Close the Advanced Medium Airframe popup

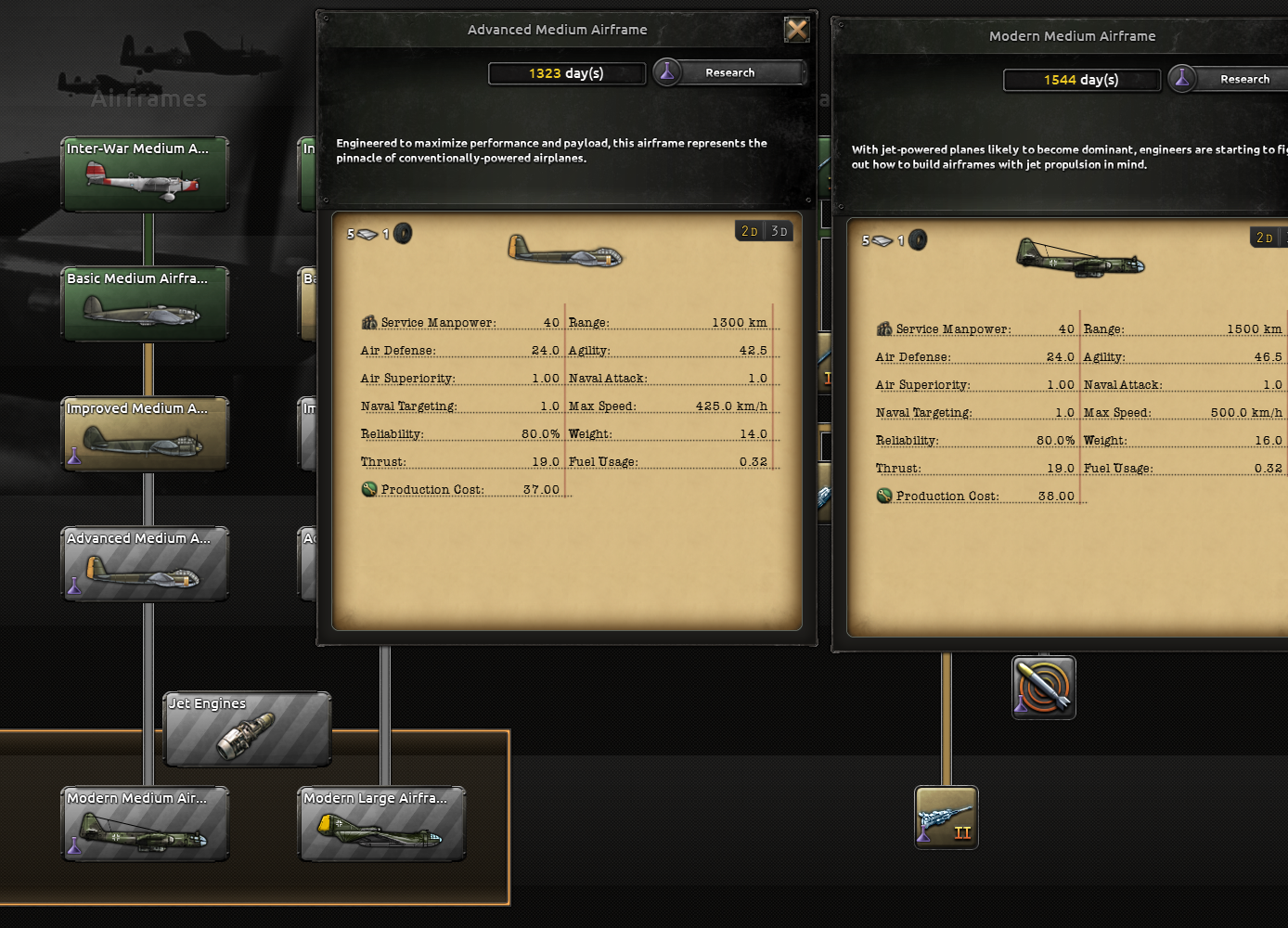[x=796, y=29]
